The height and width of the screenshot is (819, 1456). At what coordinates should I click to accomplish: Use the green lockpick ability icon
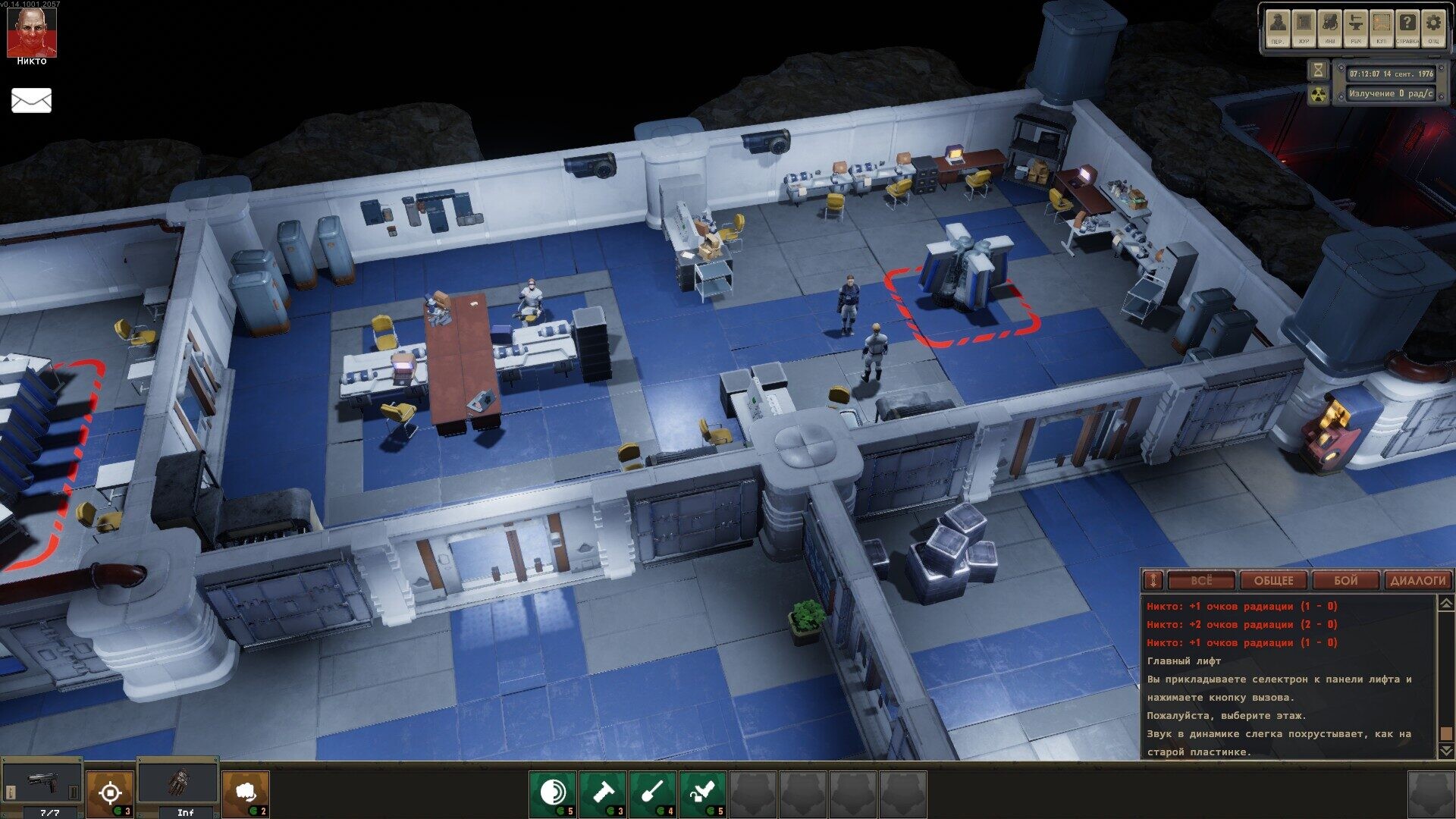pyautogui.click(x=703, y=793)
